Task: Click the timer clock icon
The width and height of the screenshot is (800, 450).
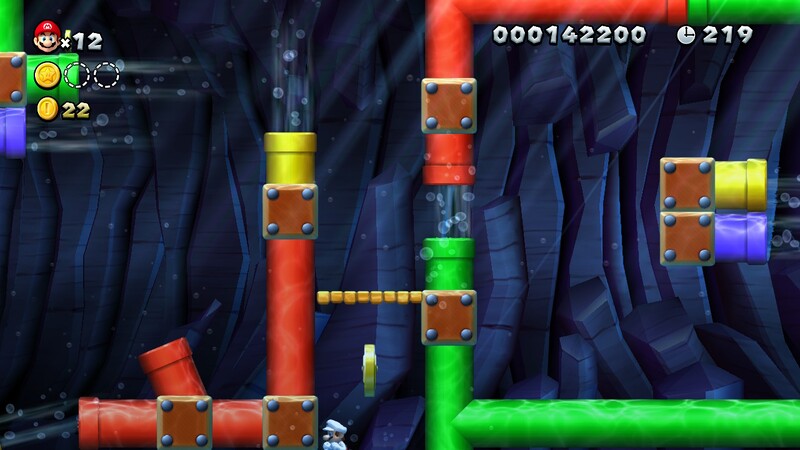Action: tap(687, 35)
